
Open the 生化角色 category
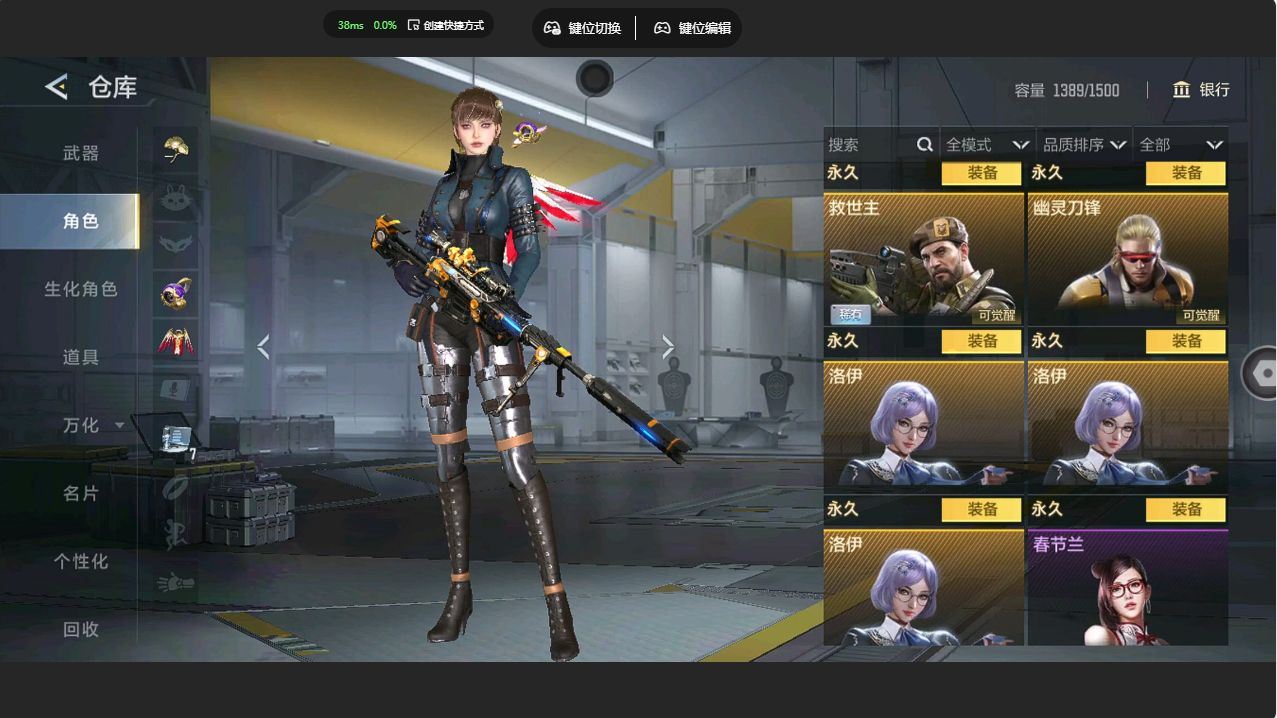(81, 289)
